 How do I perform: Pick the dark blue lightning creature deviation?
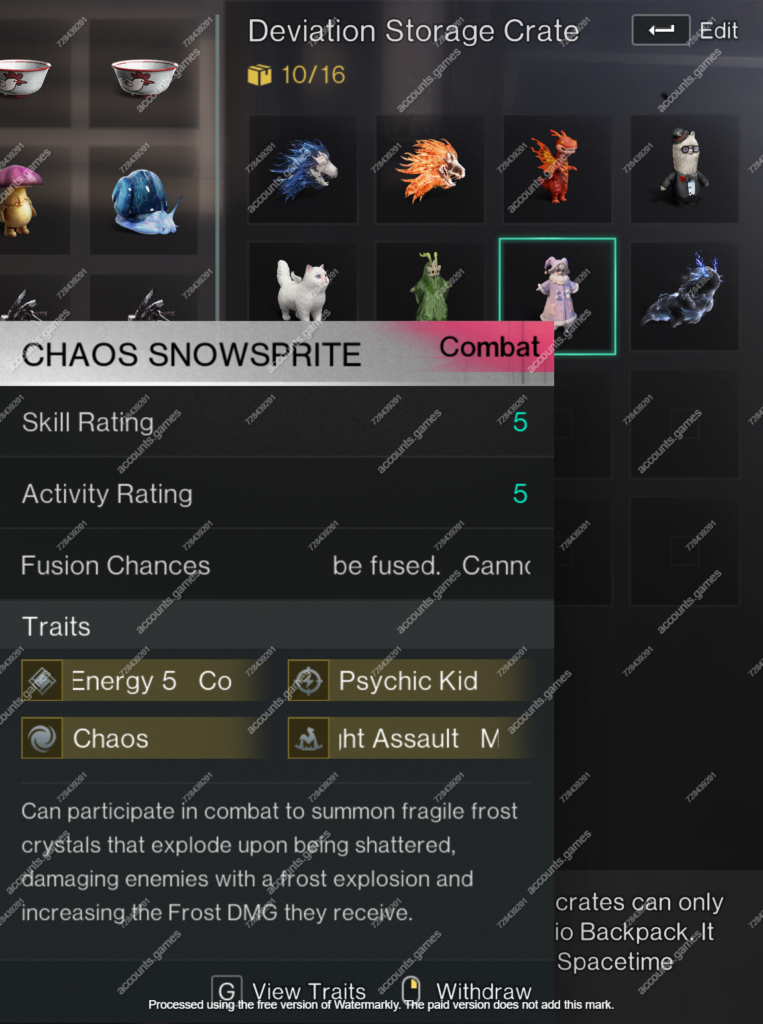(x=684, y=294)
